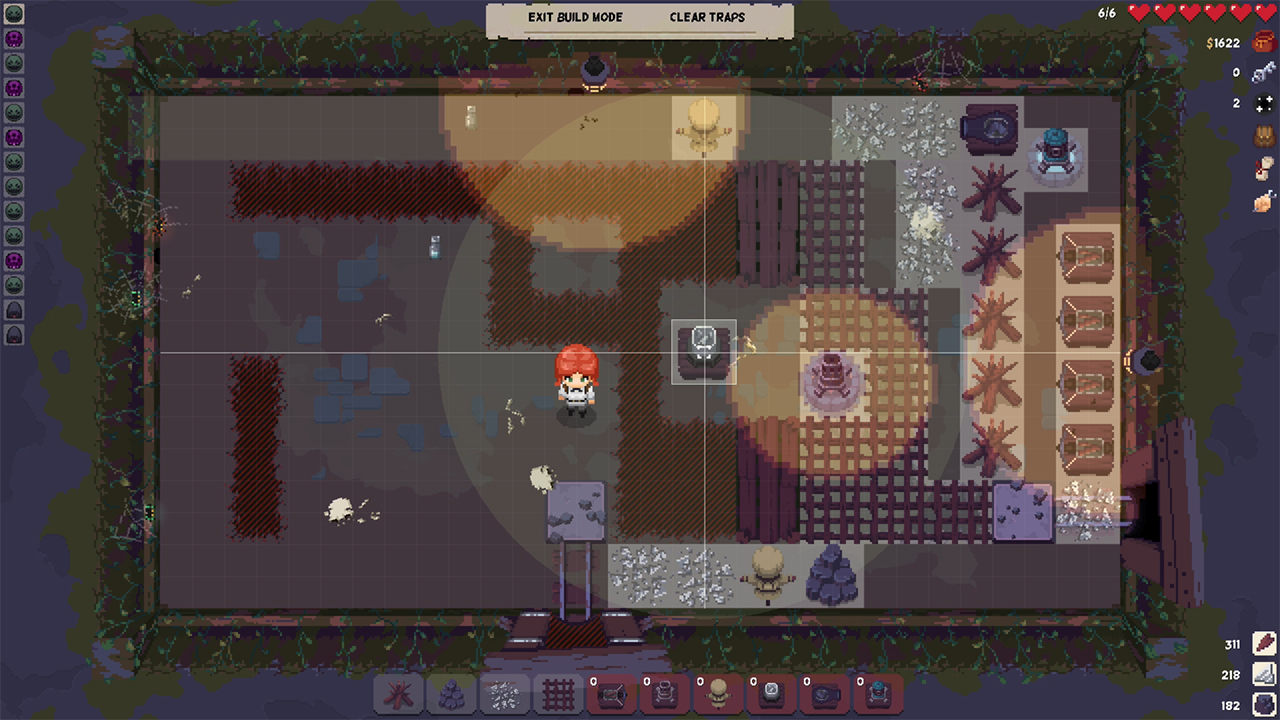
Task: Open the money pouch icon showing $1622
Action: 1262,43
